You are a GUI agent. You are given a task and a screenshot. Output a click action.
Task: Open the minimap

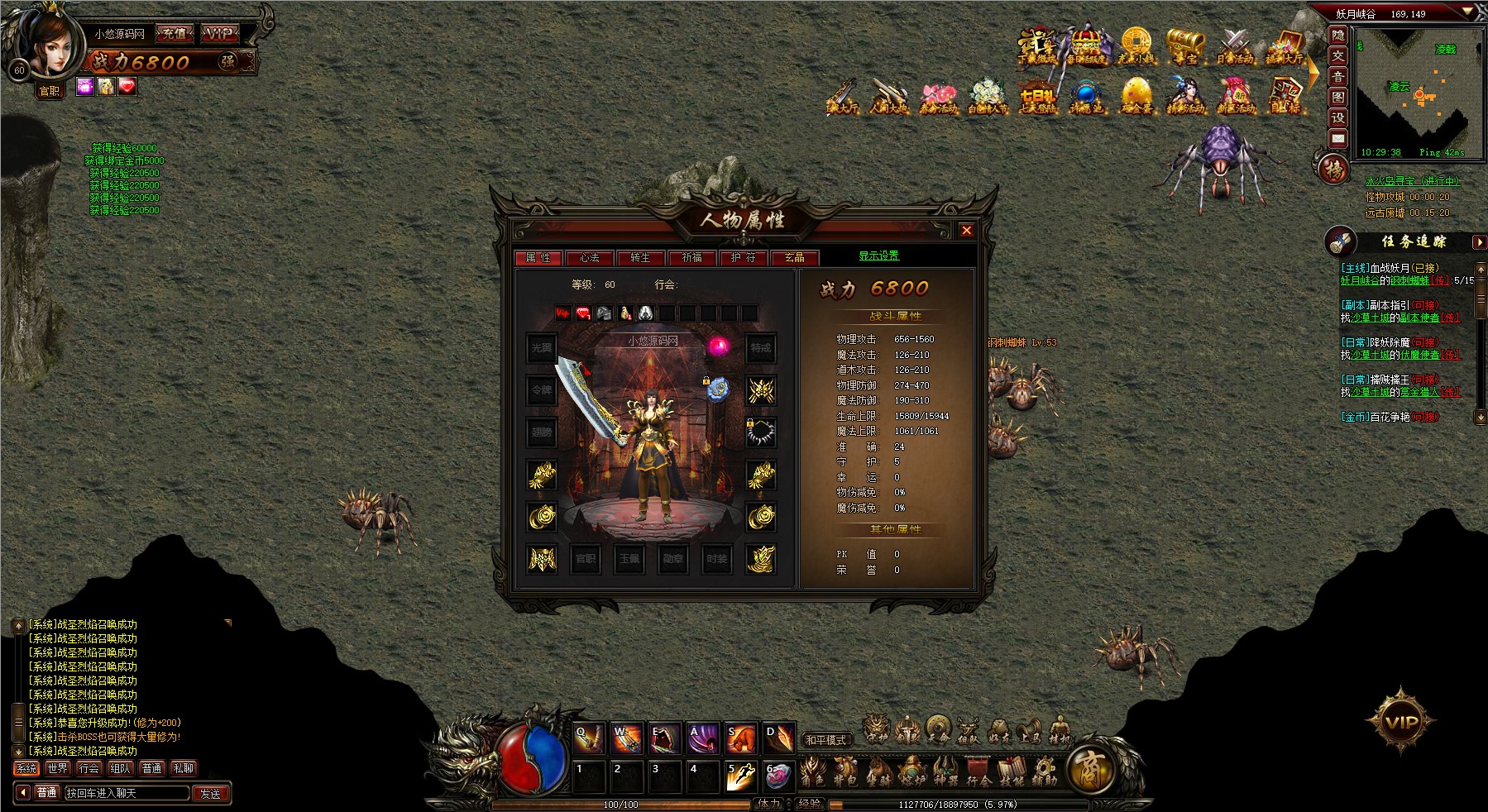1414,91
